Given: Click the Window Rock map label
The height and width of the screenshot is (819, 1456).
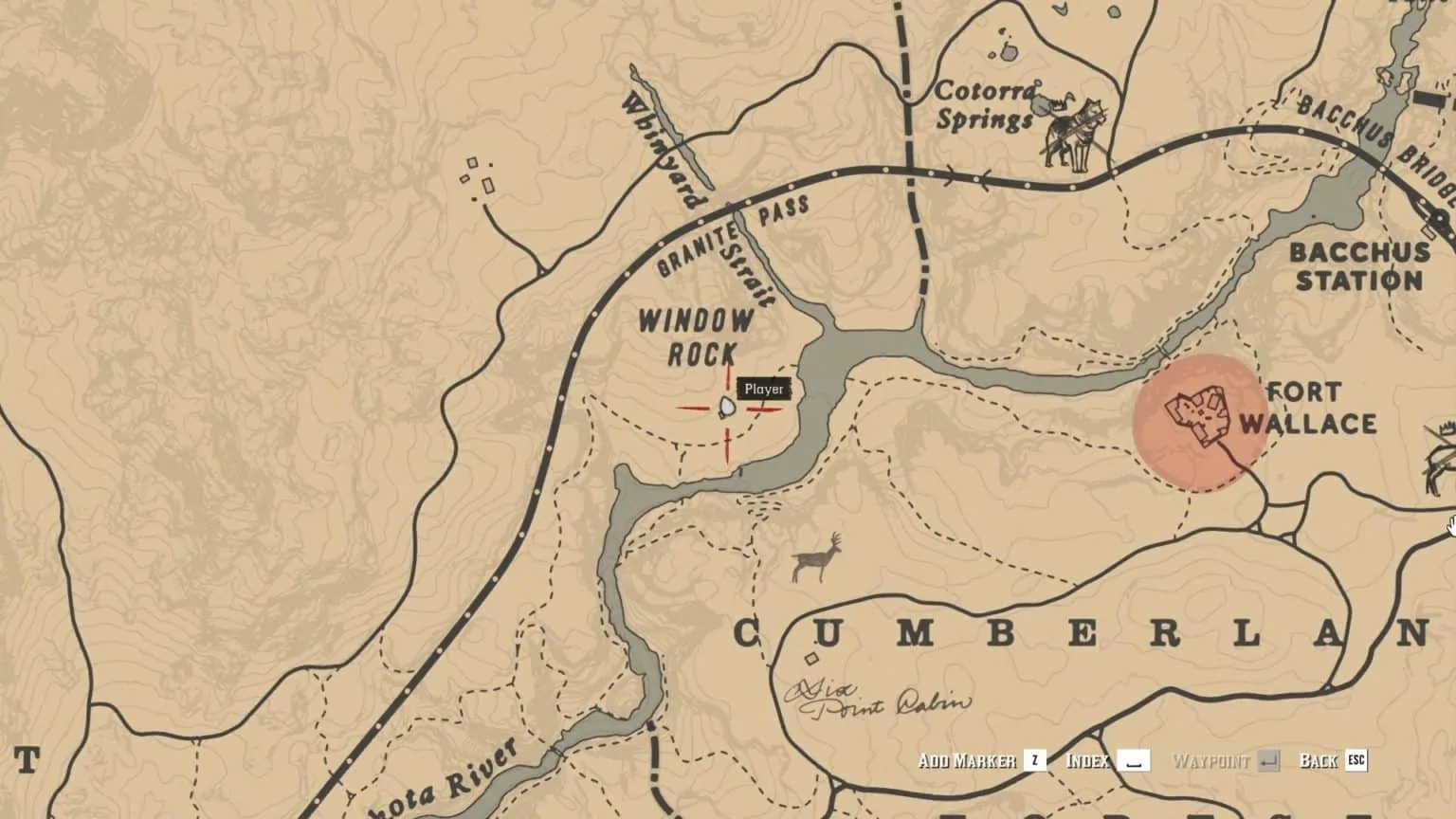Looking at the screenshot, I should [x=695, y=335].
